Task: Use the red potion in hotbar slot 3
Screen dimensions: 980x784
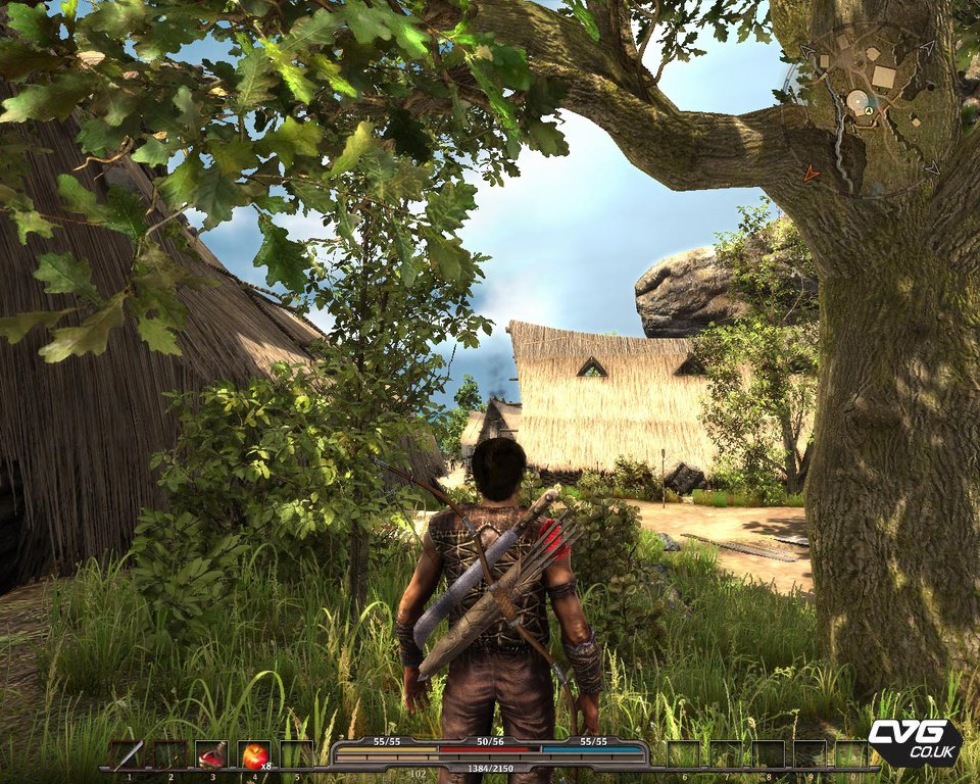Action: [212, 755]
